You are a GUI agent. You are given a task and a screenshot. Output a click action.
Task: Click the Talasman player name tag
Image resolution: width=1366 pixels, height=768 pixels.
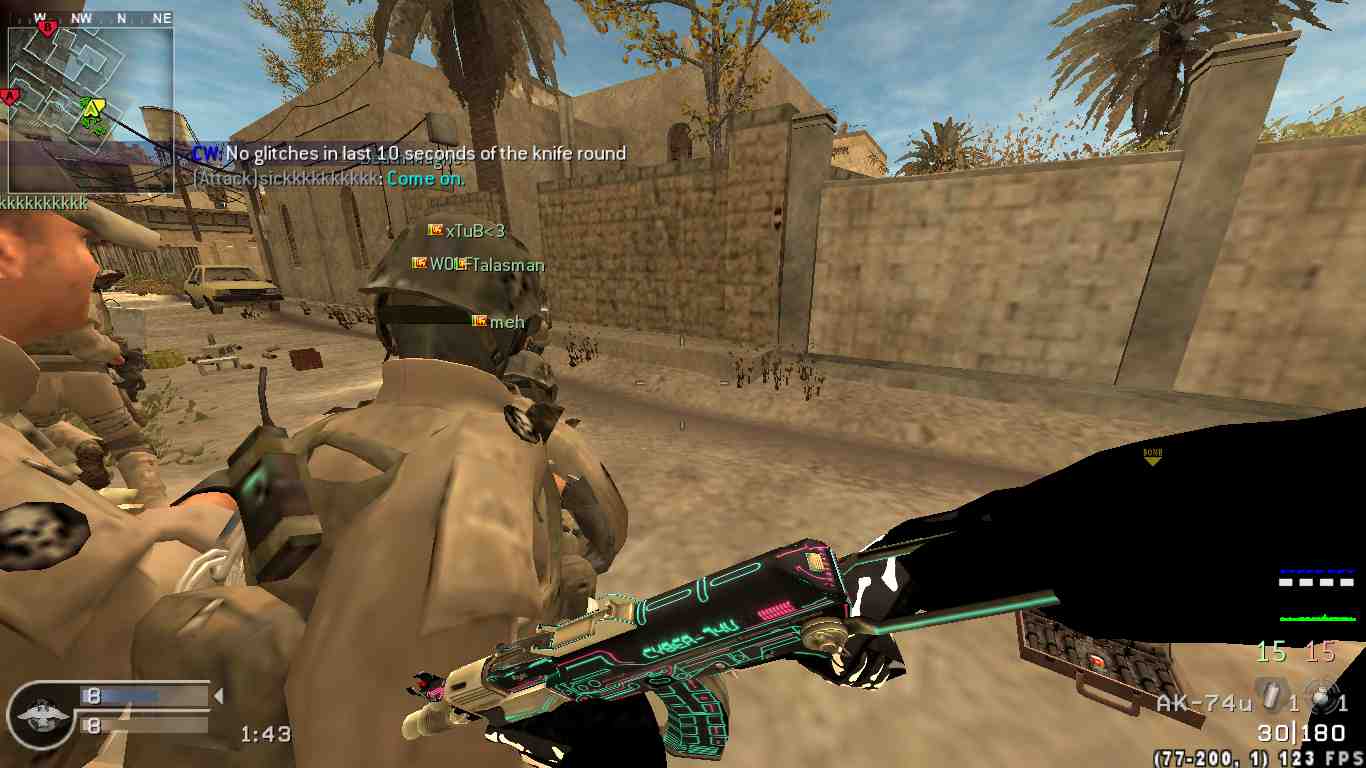click(506, 265)
